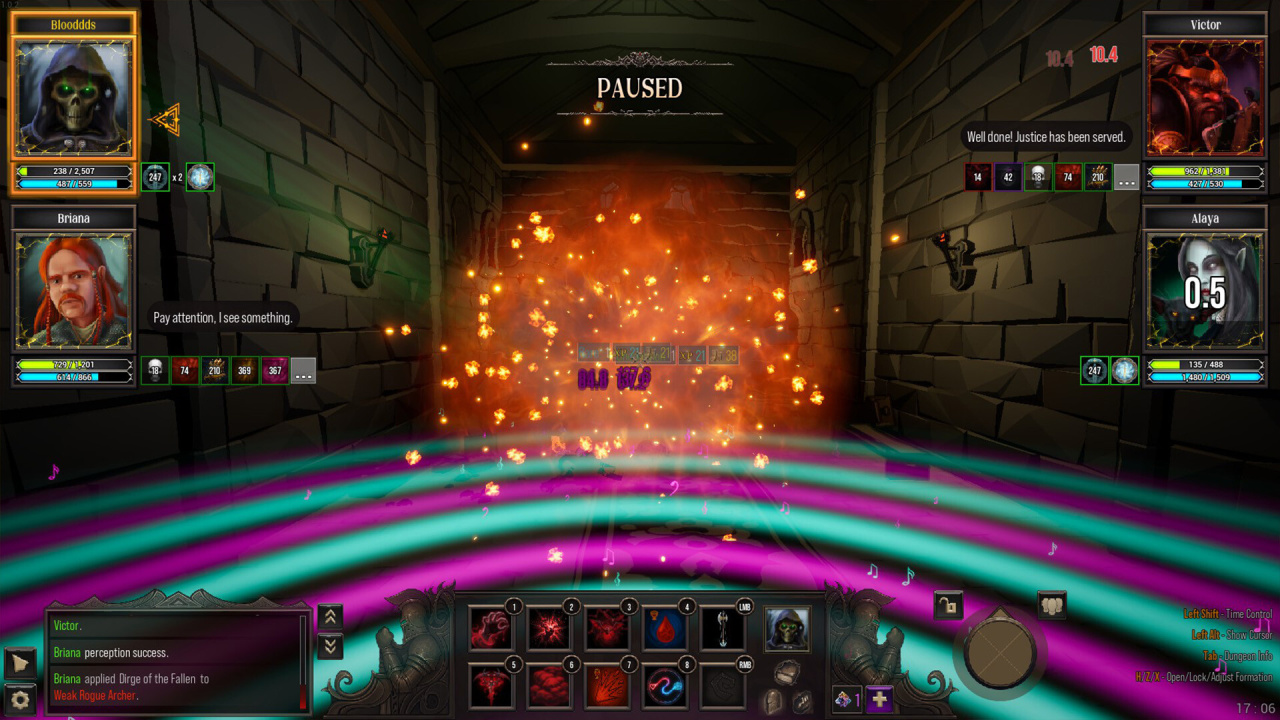Activate the red winged skill in slot 5
1280x720 pixels.
click(491, 687)
